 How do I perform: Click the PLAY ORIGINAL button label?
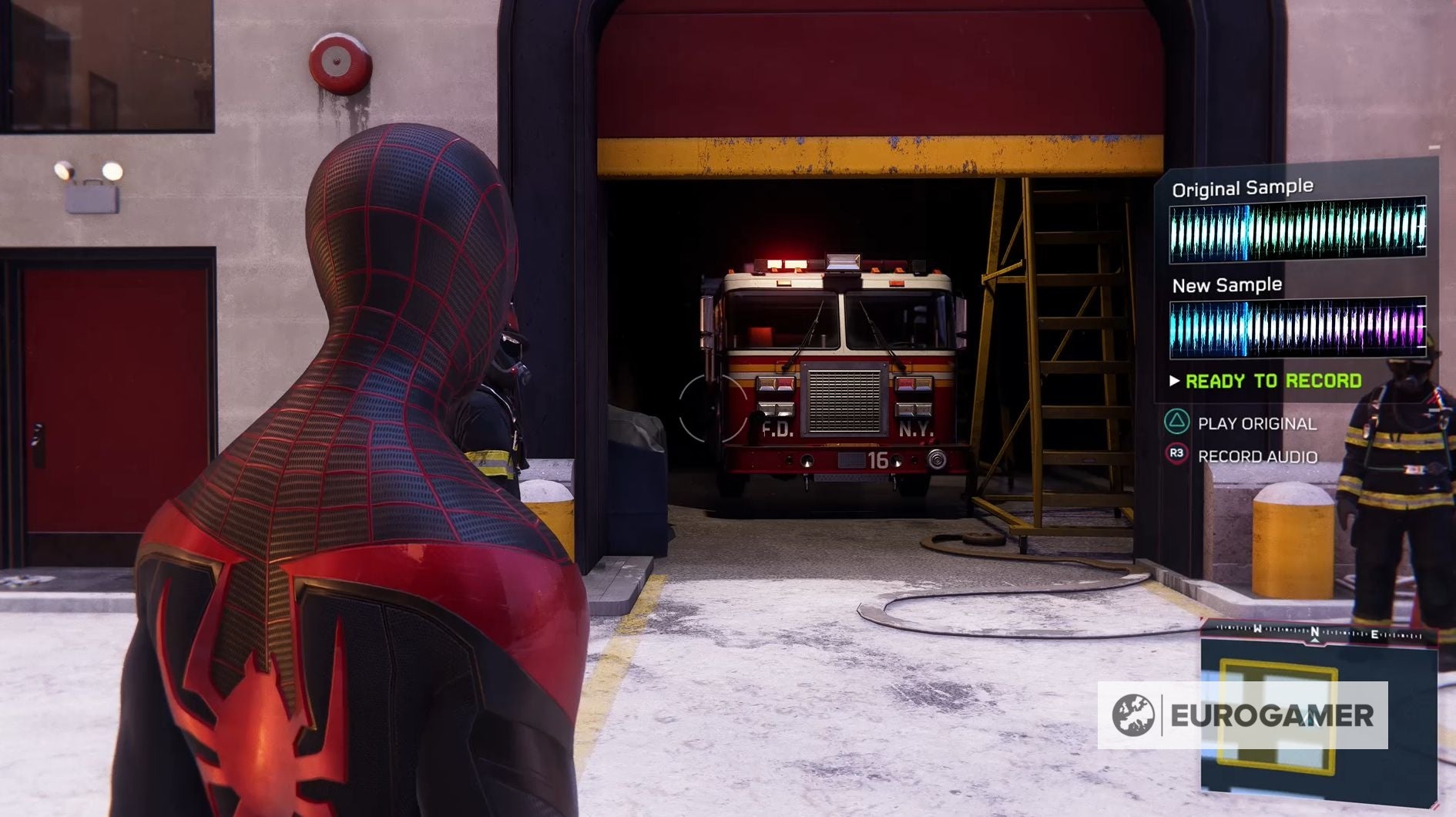[x=1258, y=422]
